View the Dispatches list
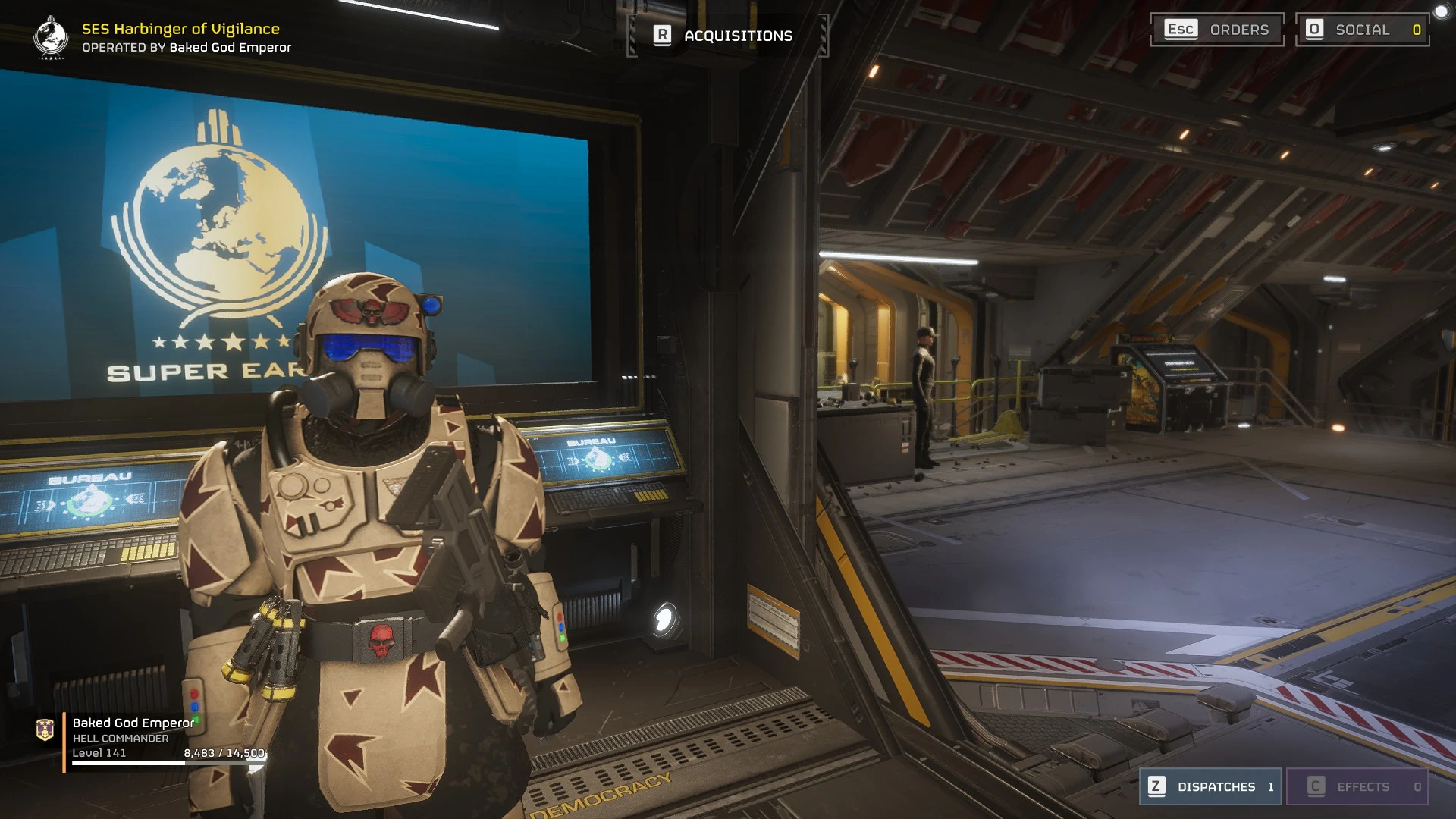The width and height of the screenshot is (1456, 819). coord(1210,786)
